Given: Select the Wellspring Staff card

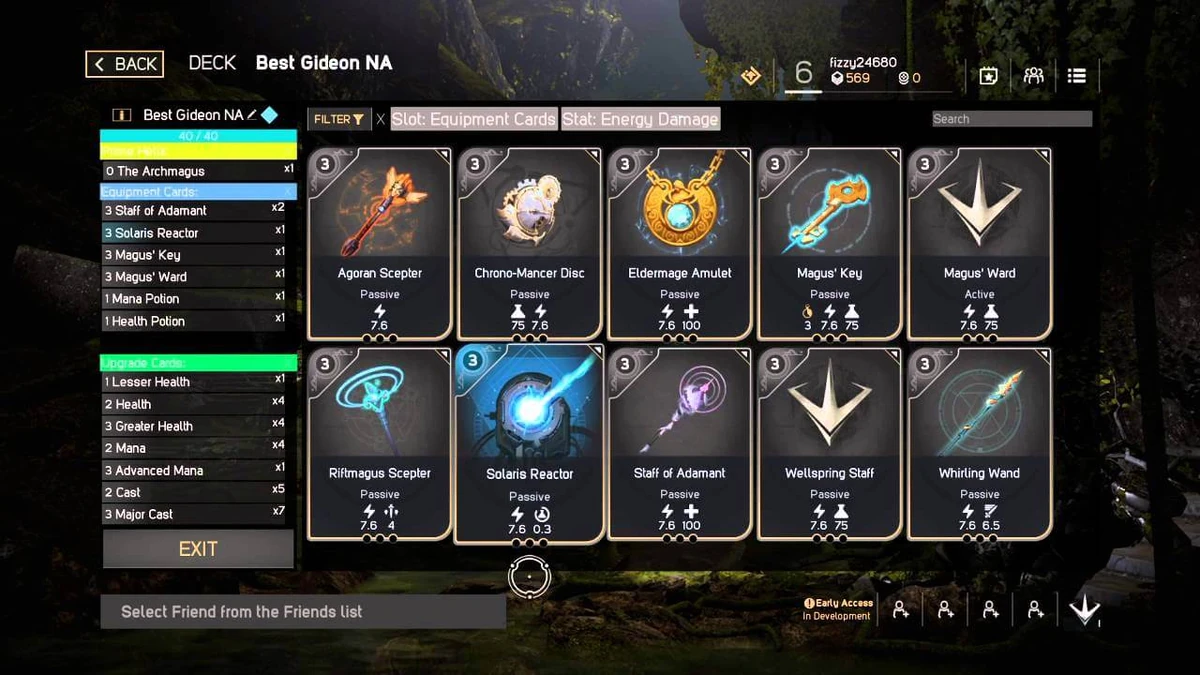Looking at the screenshot, I should click(x=830, y=444).
